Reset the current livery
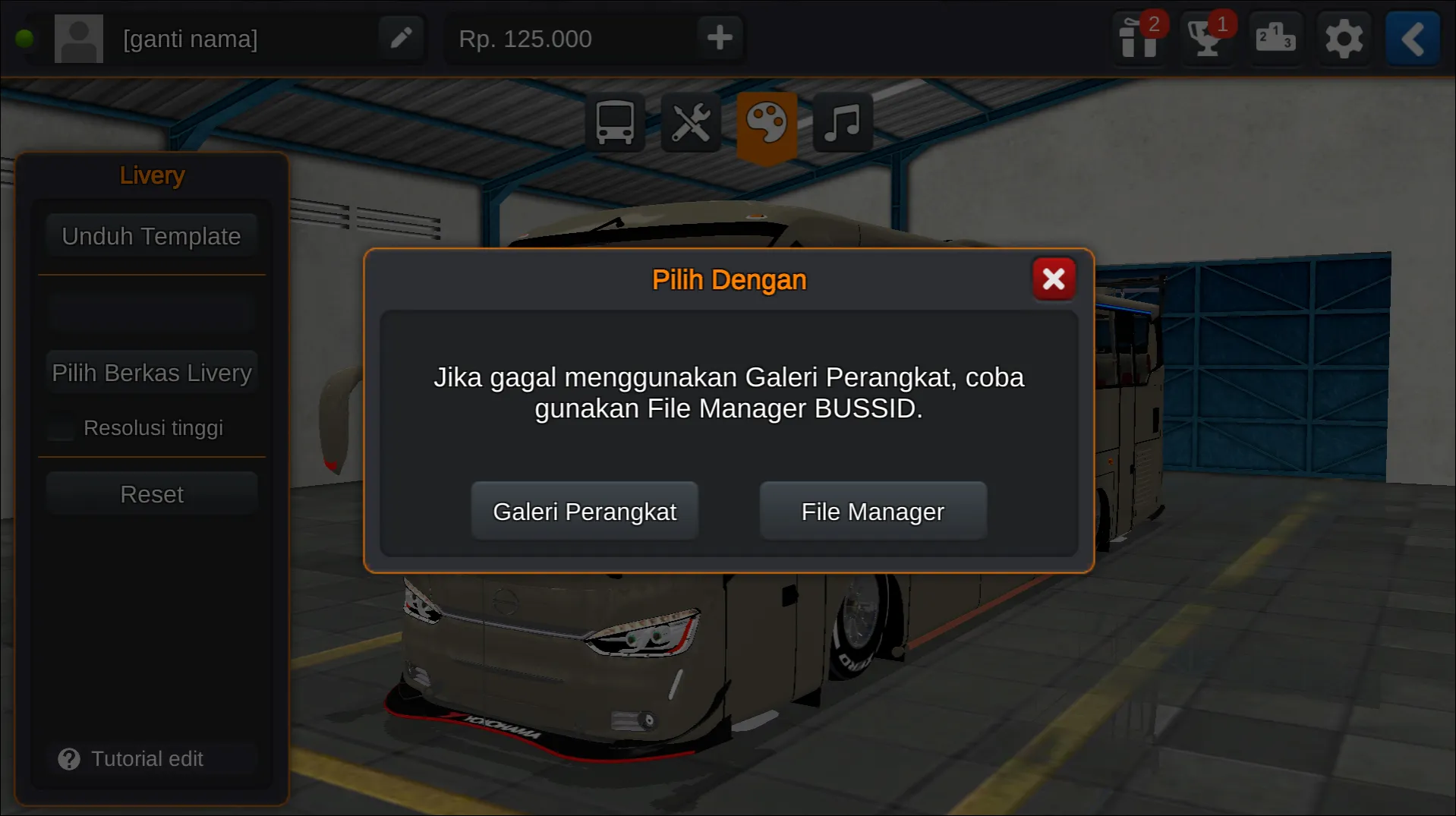The image size is (1456, 816). click(x=152, y=493)
